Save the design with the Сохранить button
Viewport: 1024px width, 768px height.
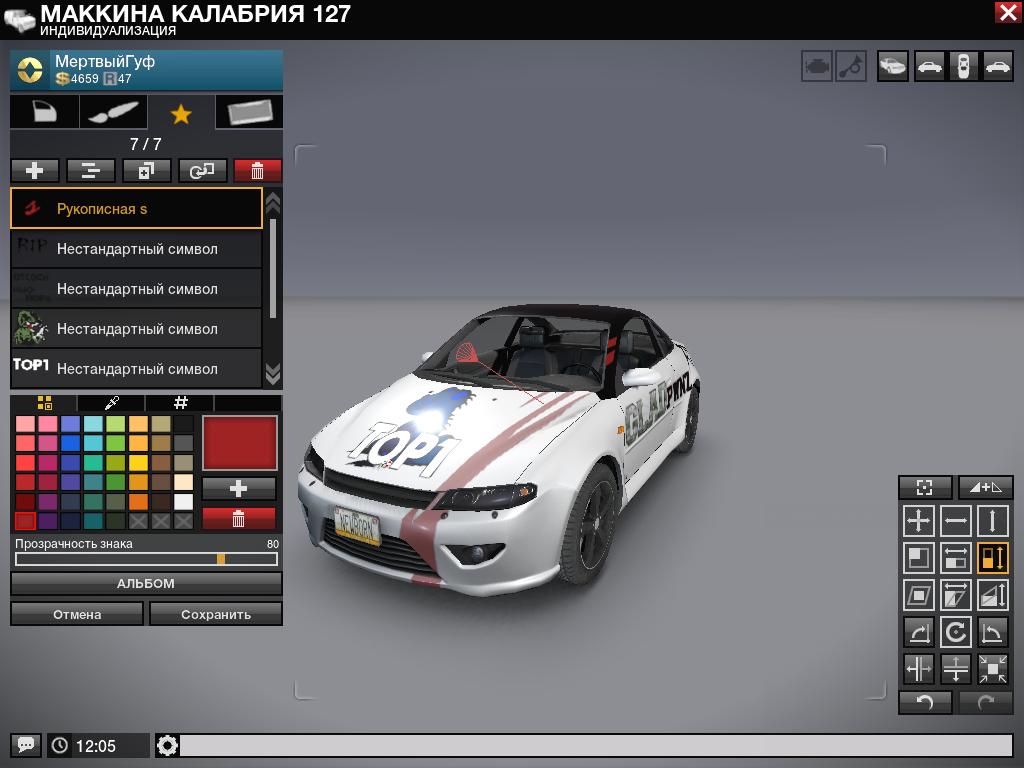coord(216,614)
